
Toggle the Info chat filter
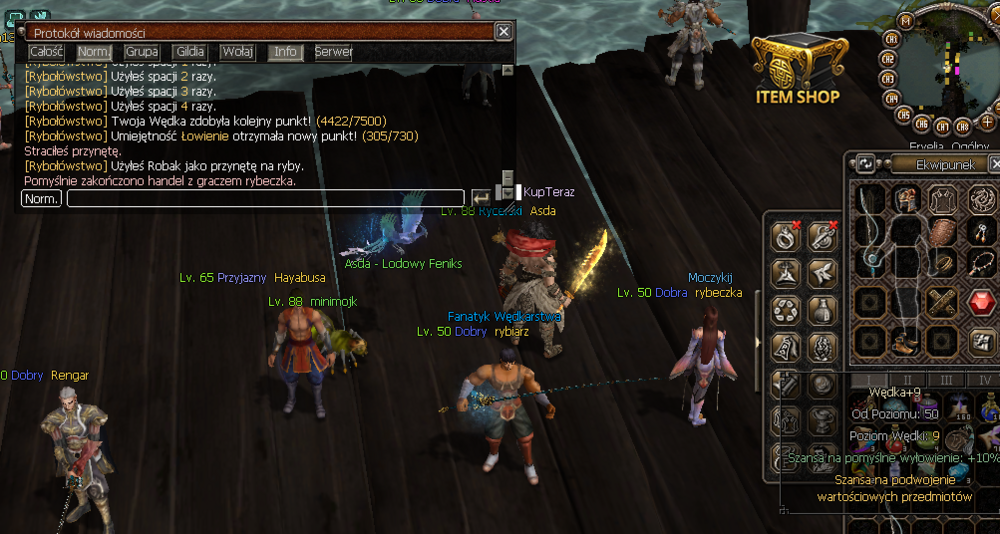(285, 52)
